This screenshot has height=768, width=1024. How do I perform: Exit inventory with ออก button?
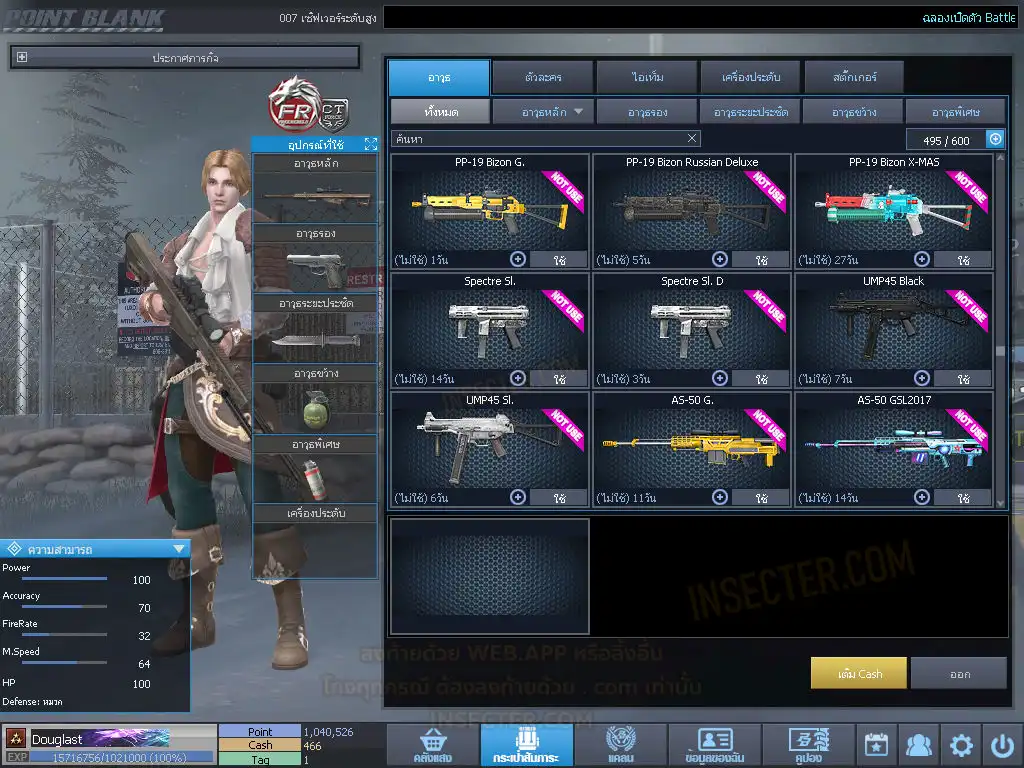pyautogui.click(x=959, y=673)
